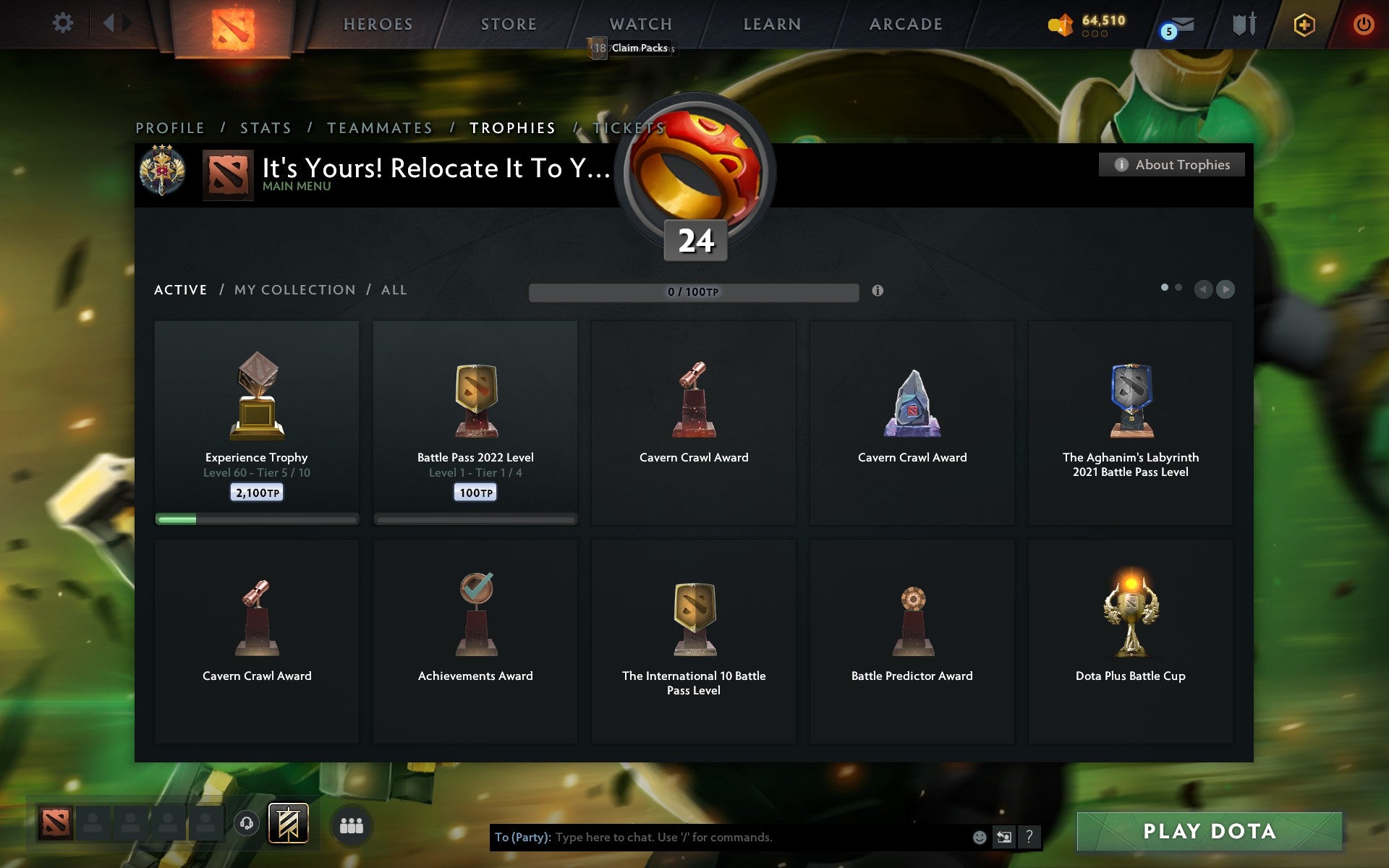Open the STATS profile section
Viewport: 1389px width, 868px height.
tap(266, 127)
